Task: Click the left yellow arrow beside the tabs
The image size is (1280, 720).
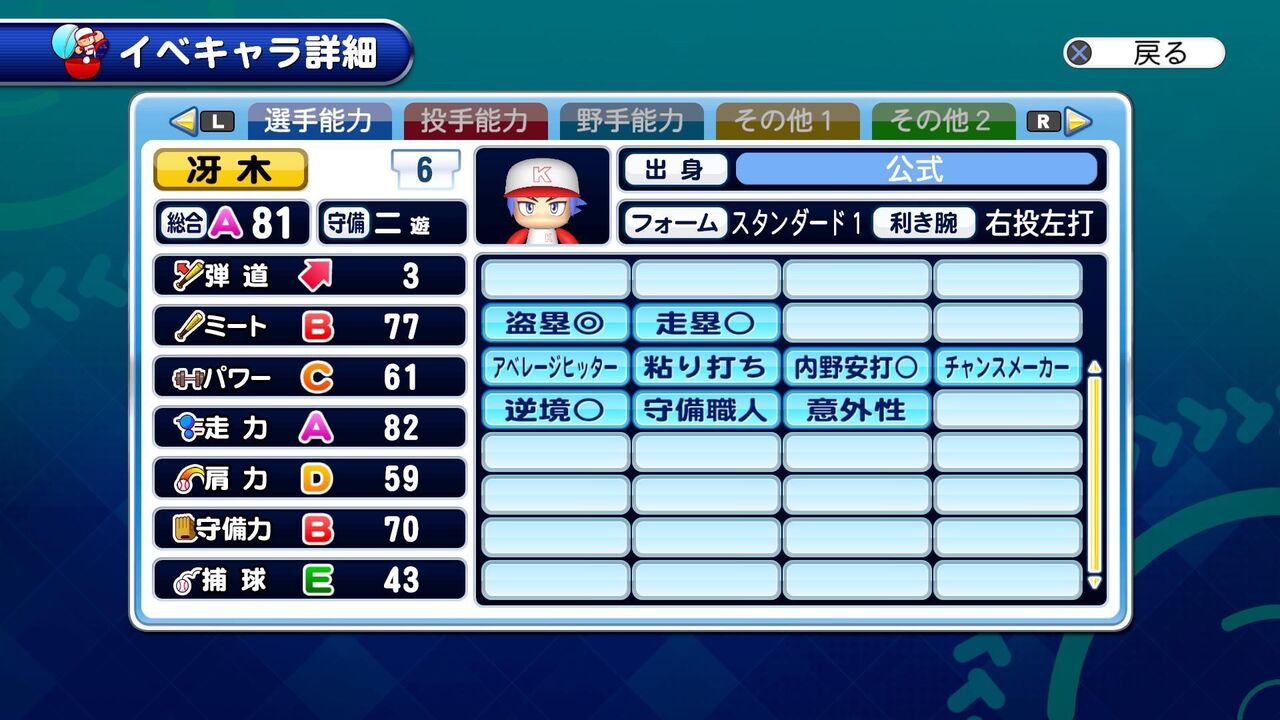Action: [183, 121]
